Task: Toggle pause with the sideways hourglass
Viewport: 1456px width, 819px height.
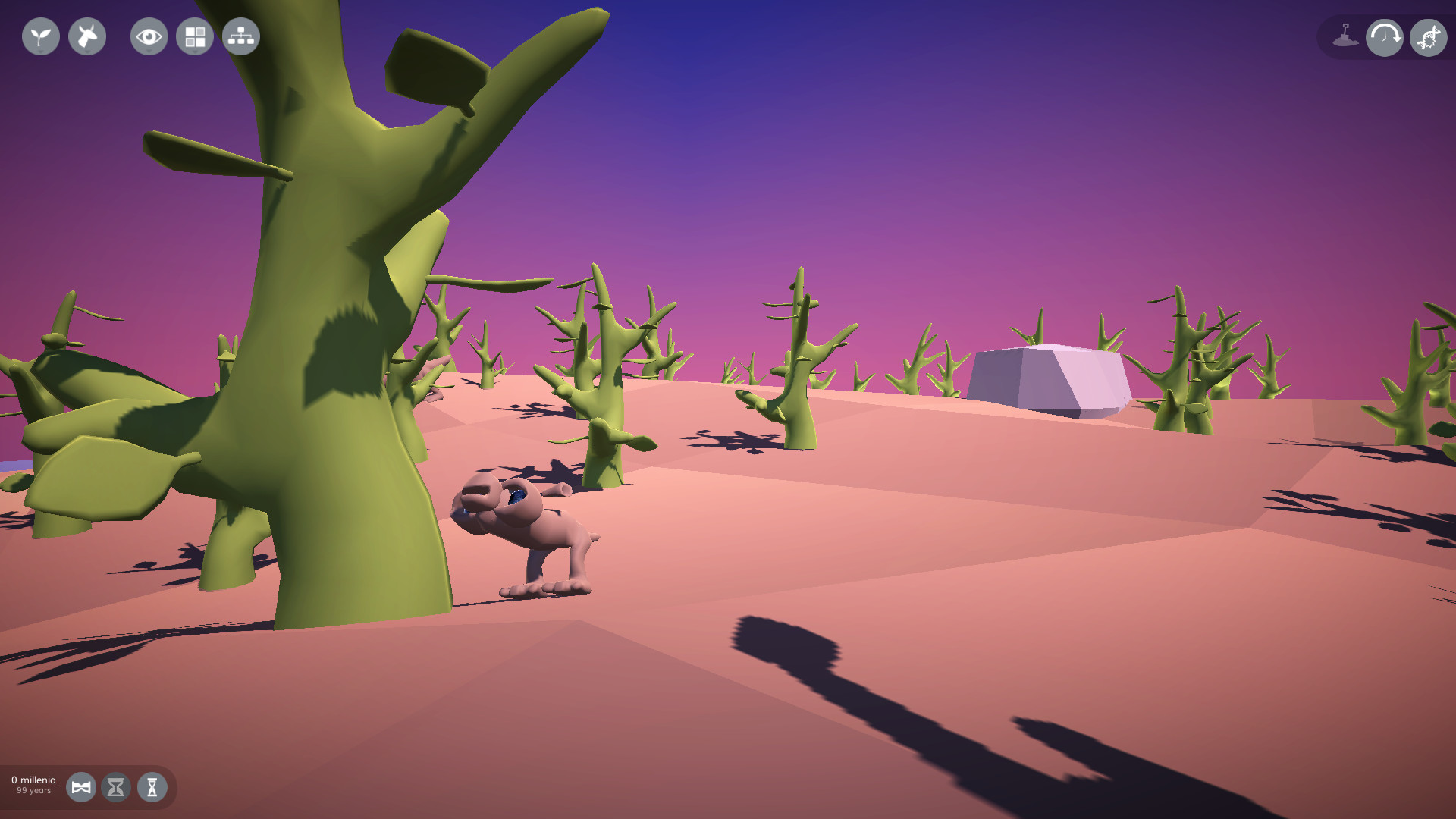Action: [x=81, y=787]
